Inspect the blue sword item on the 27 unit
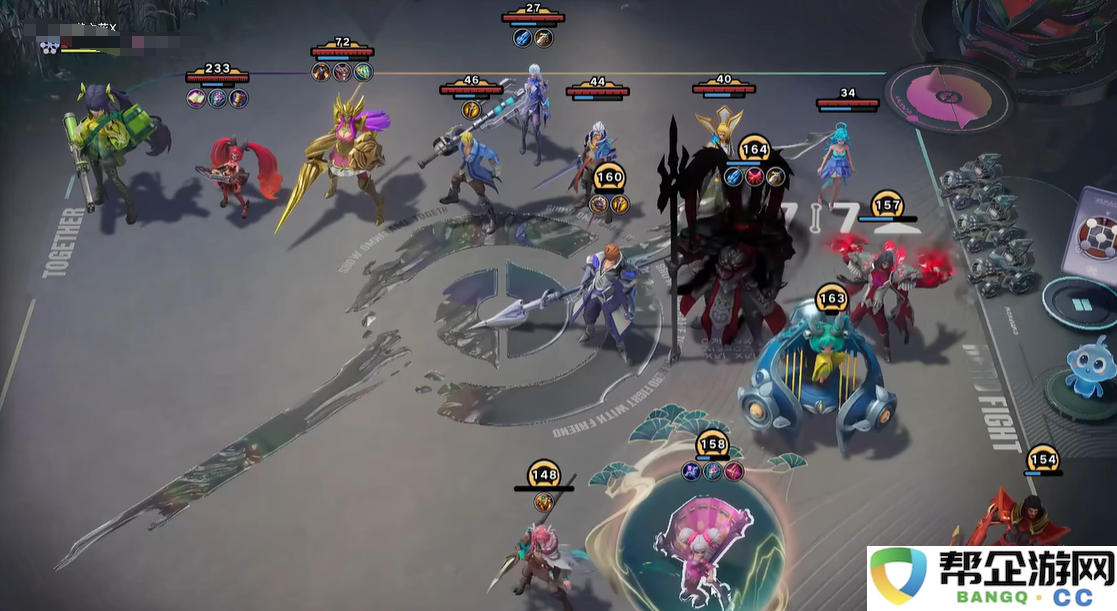Viewport: 1117px width, 611px height. (523, 37)
